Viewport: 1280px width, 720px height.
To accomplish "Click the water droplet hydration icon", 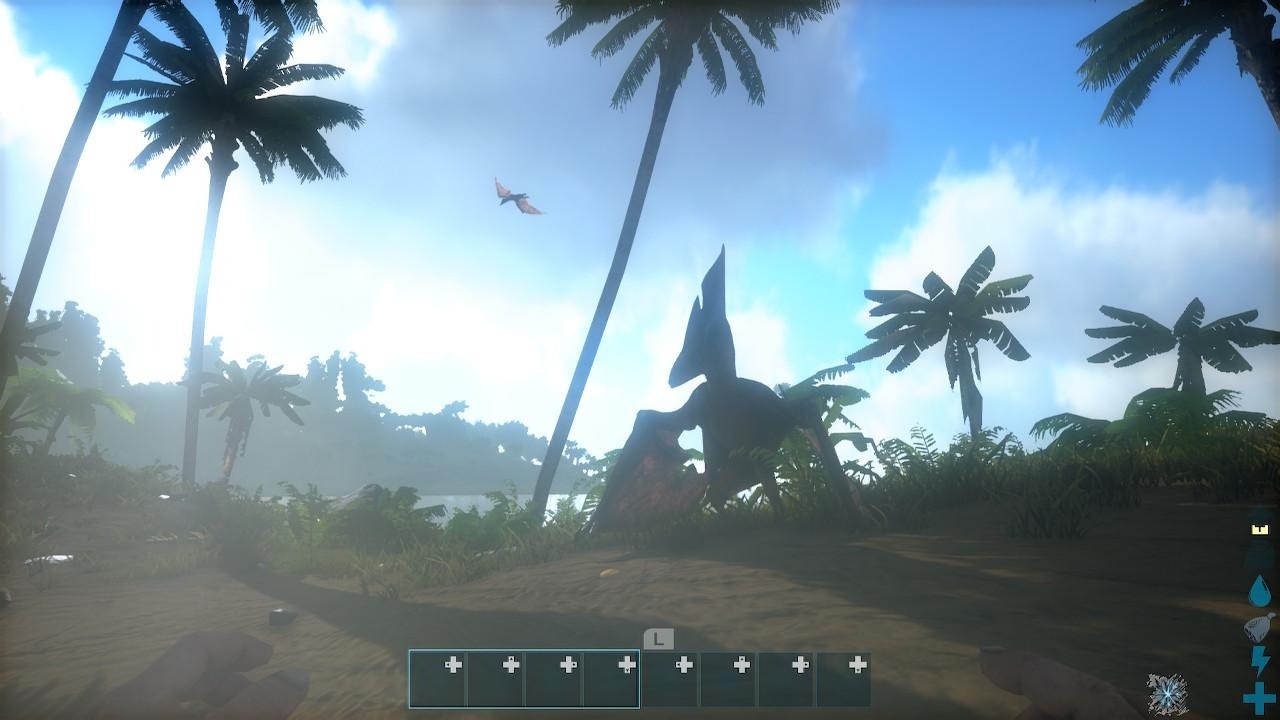I will pyautogui.click(x=1259, y=591).
